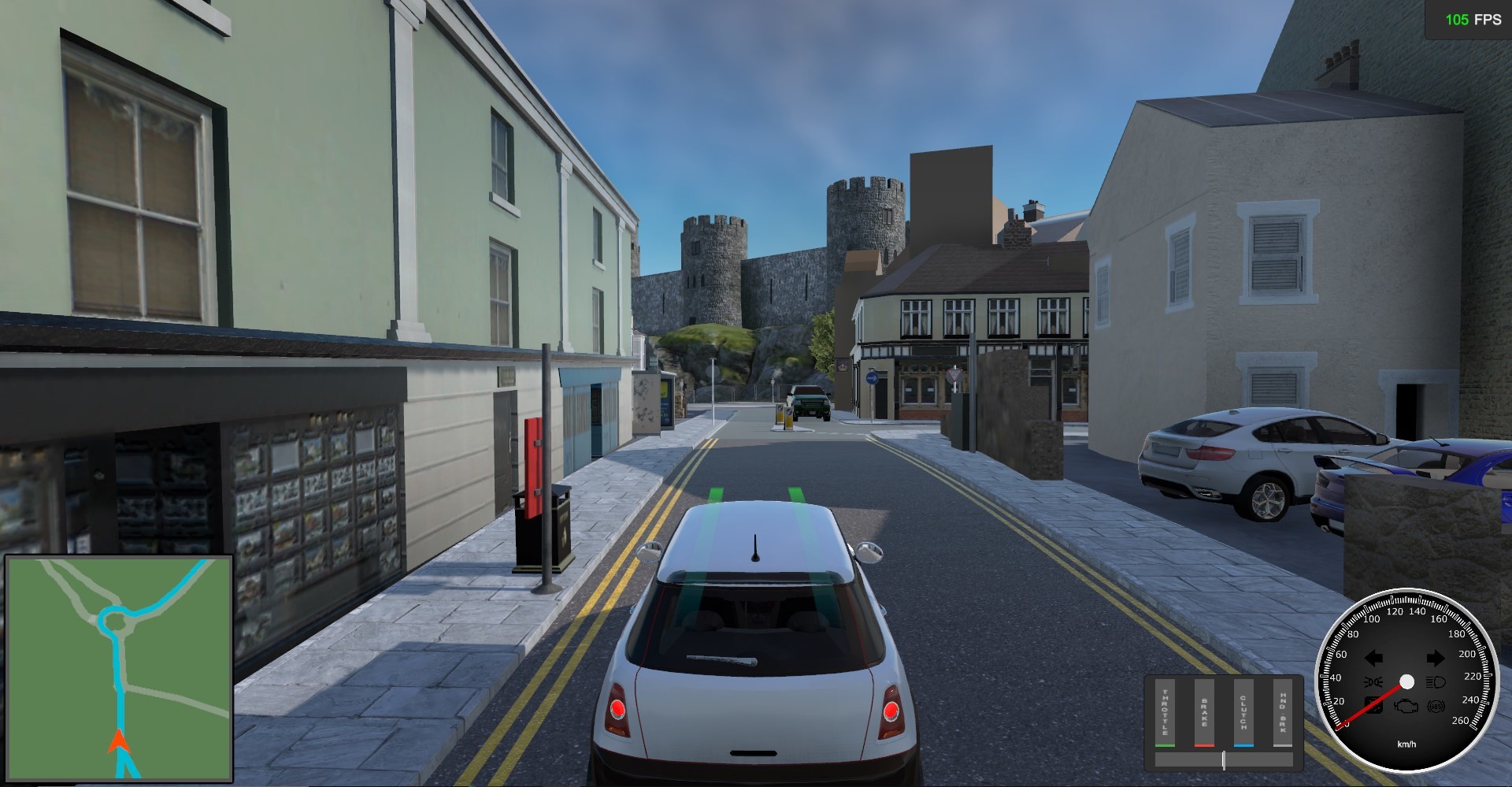This screenshot has height=787, width=1512.
Task: Select the left turn signal indicator
Action: pos(1373,658)
